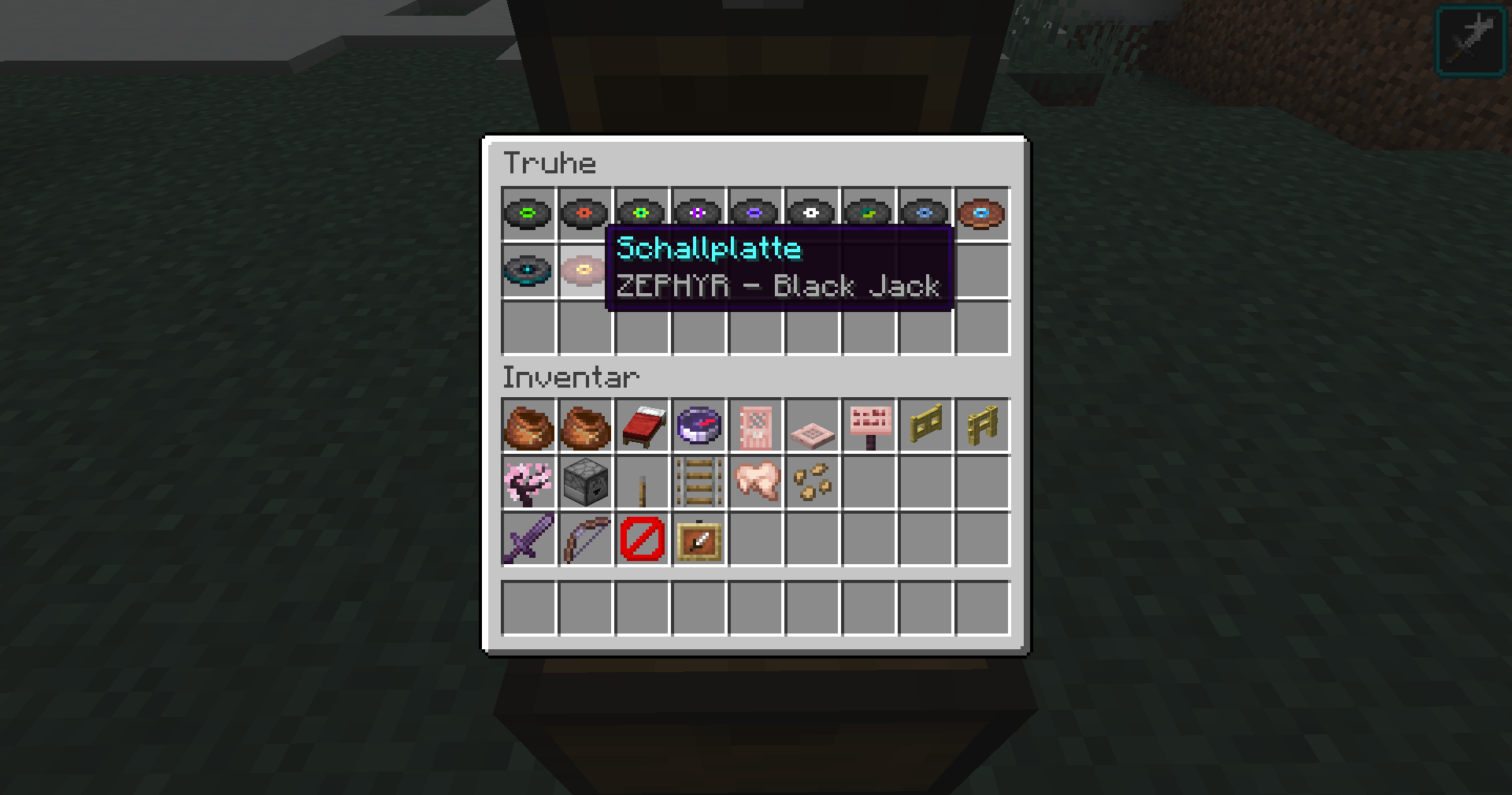Grab the cherry sapling from the inventory

[528, 483]
